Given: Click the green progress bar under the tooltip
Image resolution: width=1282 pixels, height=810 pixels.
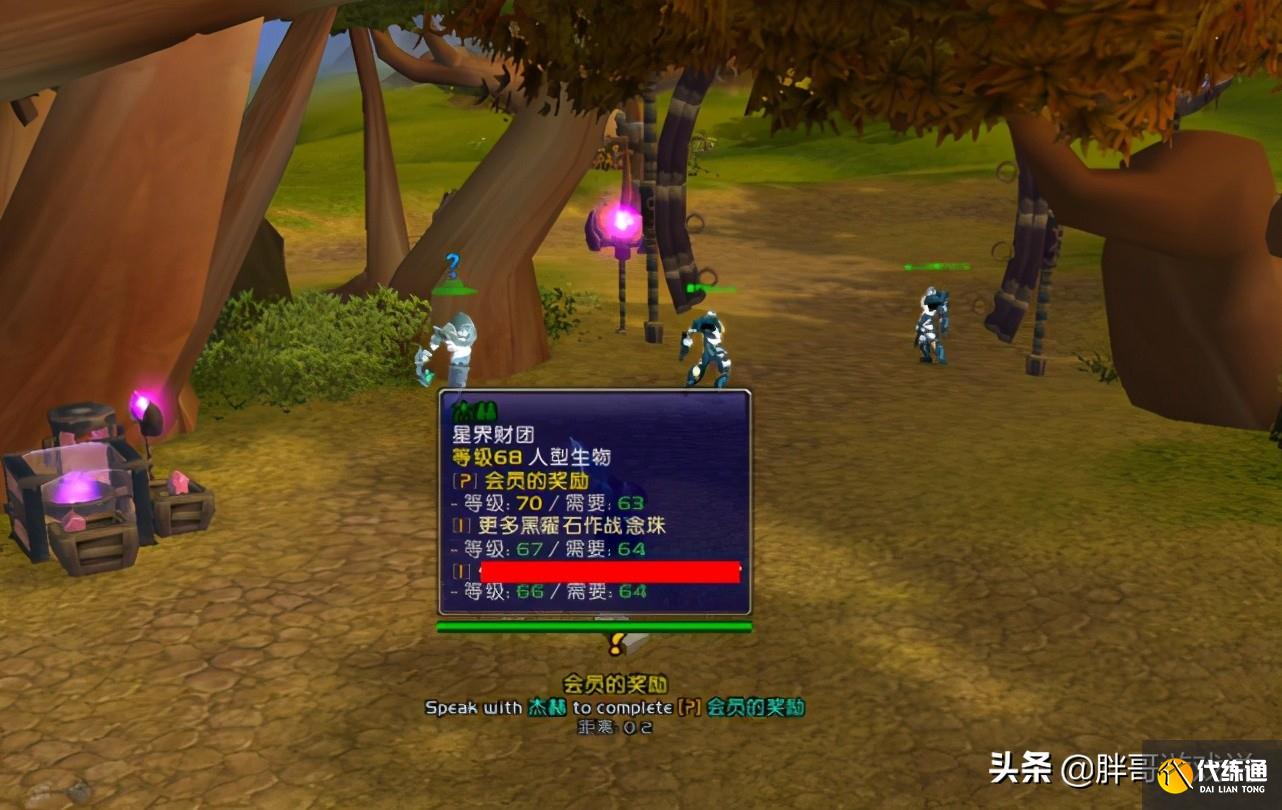Looking at the screenshot, I should click(x=595, y=625).
